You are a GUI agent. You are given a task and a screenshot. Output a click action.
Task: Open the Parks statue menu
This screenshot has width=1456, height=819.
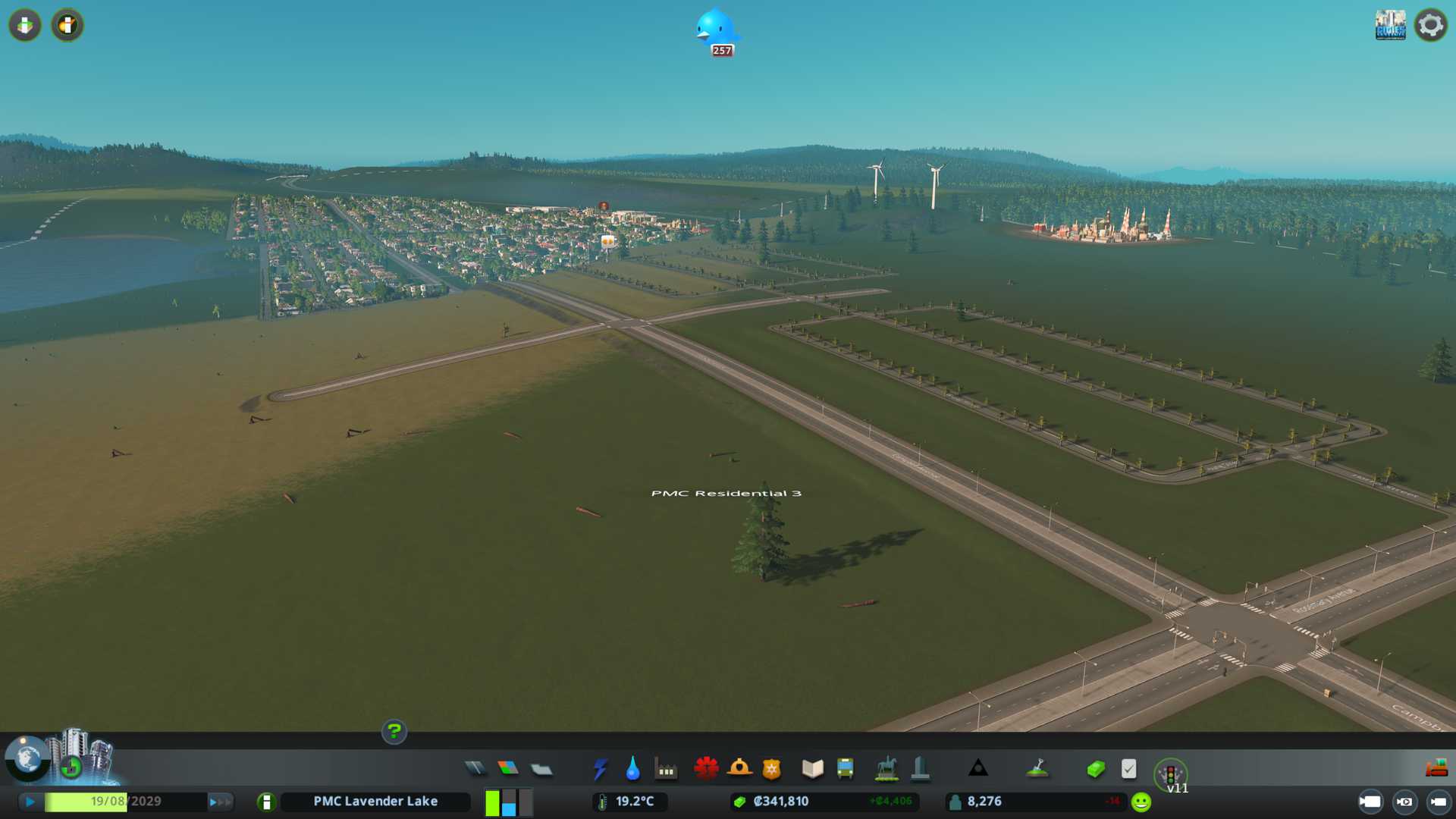coord(886,769)
